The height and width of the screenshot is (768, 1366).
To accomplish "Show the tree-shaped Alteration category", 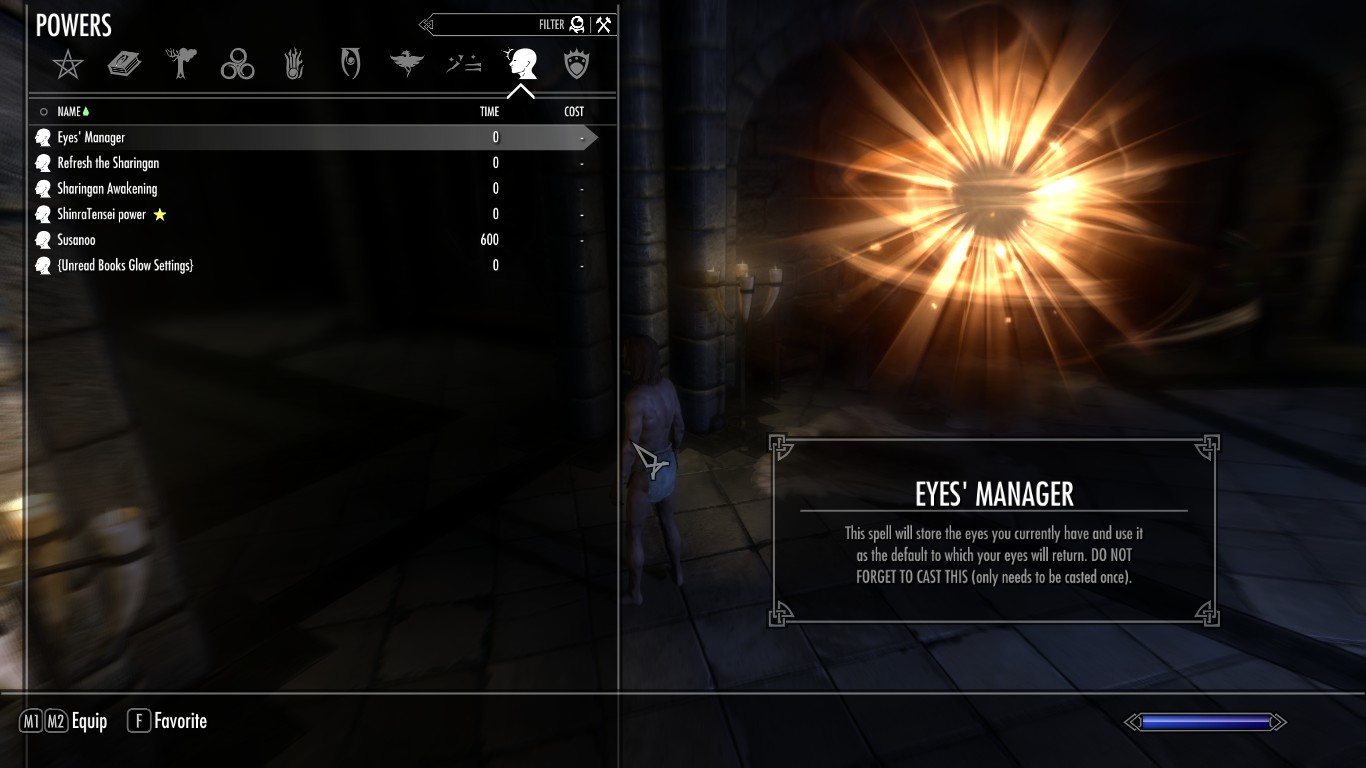I will pos(181,65).
